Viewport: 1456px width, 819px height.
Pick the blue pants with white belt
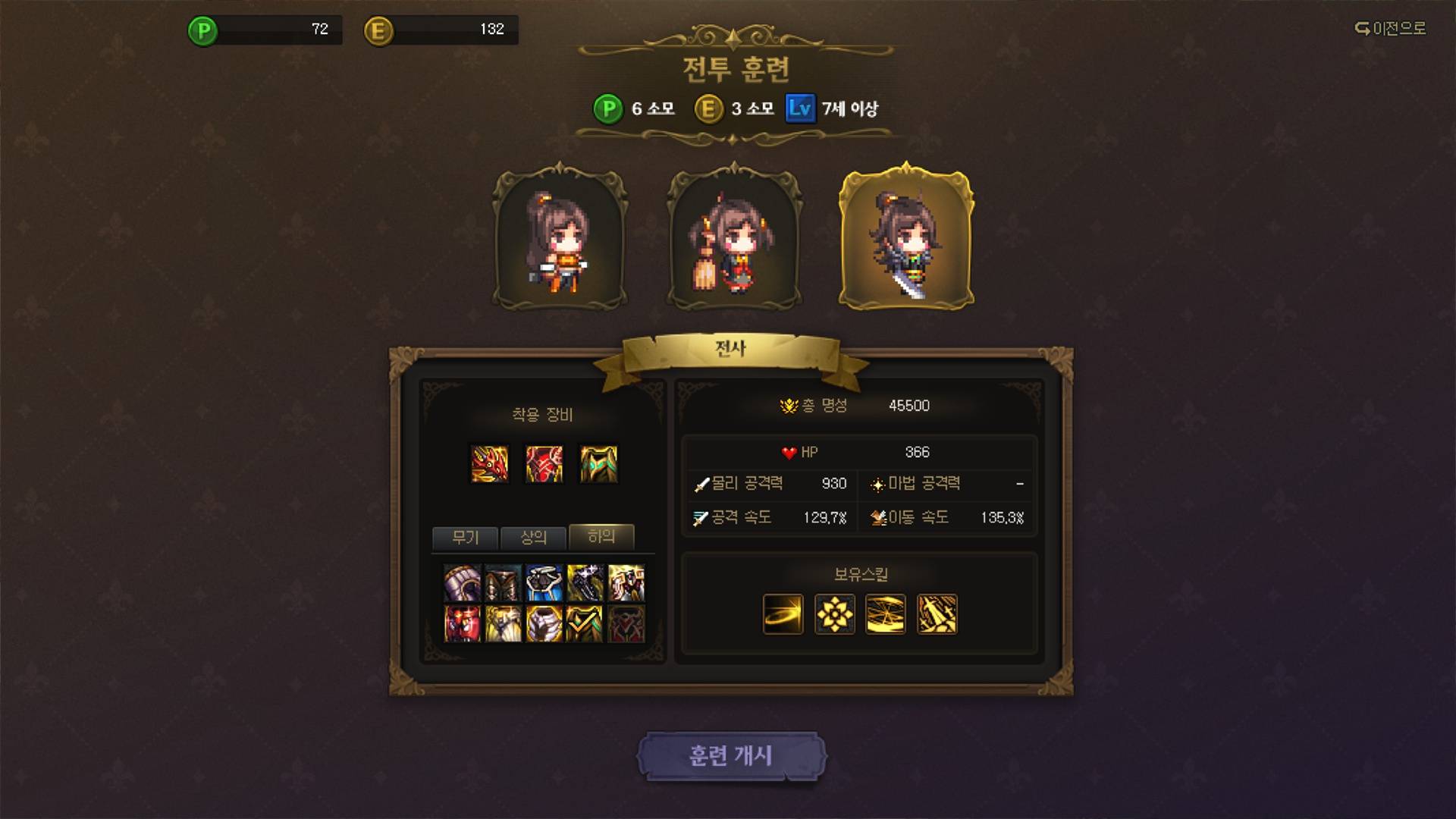click(544, 582)
